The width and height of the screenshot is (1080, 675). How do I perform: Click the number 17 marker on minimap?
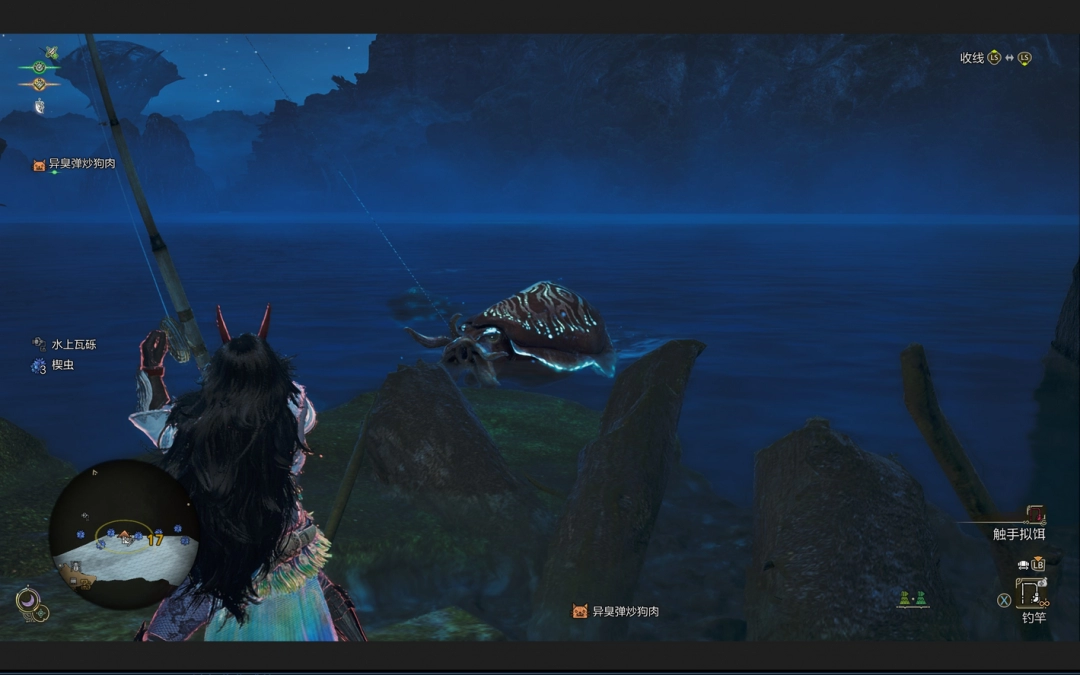[x=155, y=540]
